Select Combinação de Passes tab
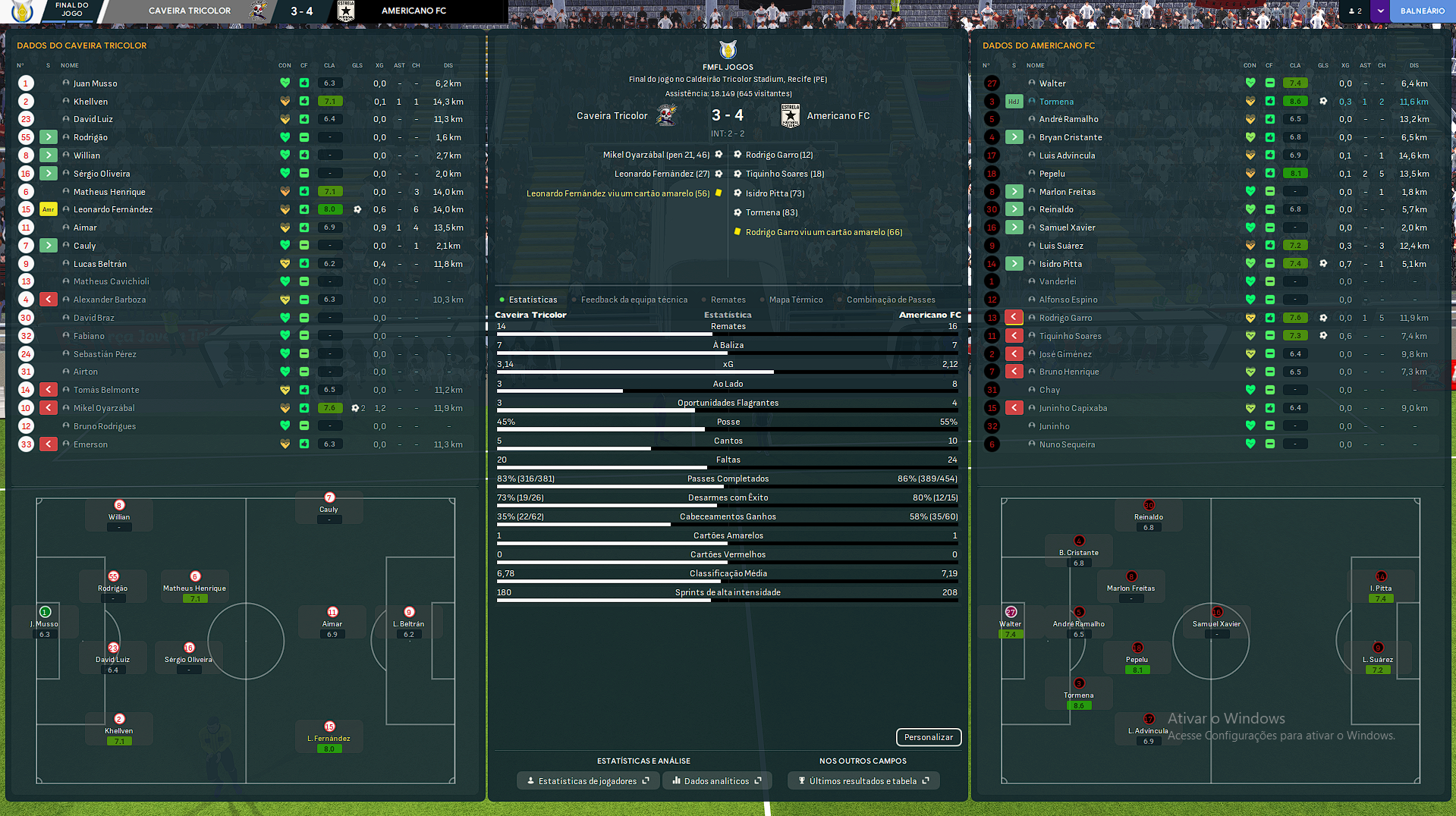 pos(891,300)
